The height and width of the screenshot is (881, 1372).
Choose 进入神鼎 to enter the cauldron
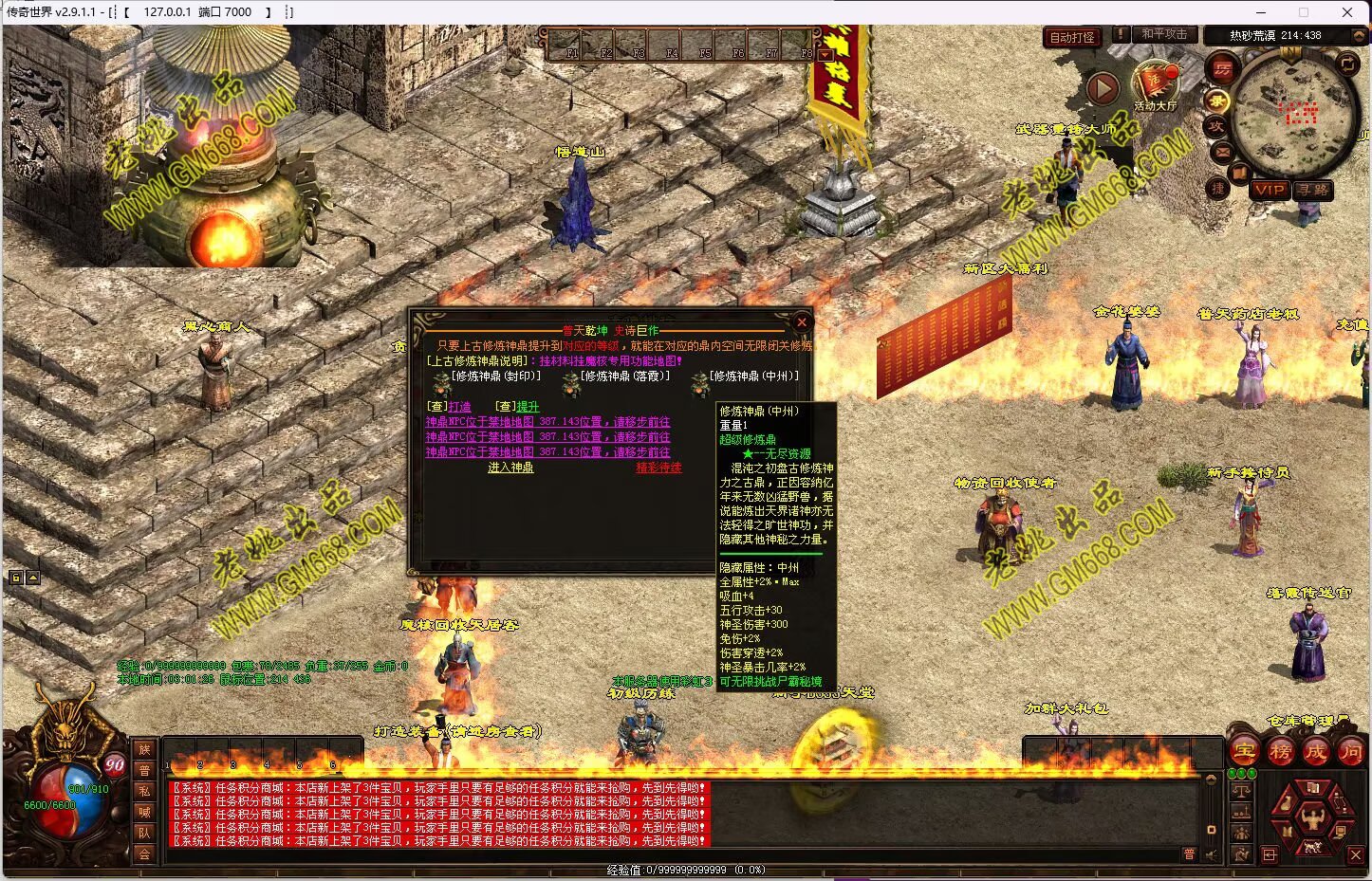(510, 468)
